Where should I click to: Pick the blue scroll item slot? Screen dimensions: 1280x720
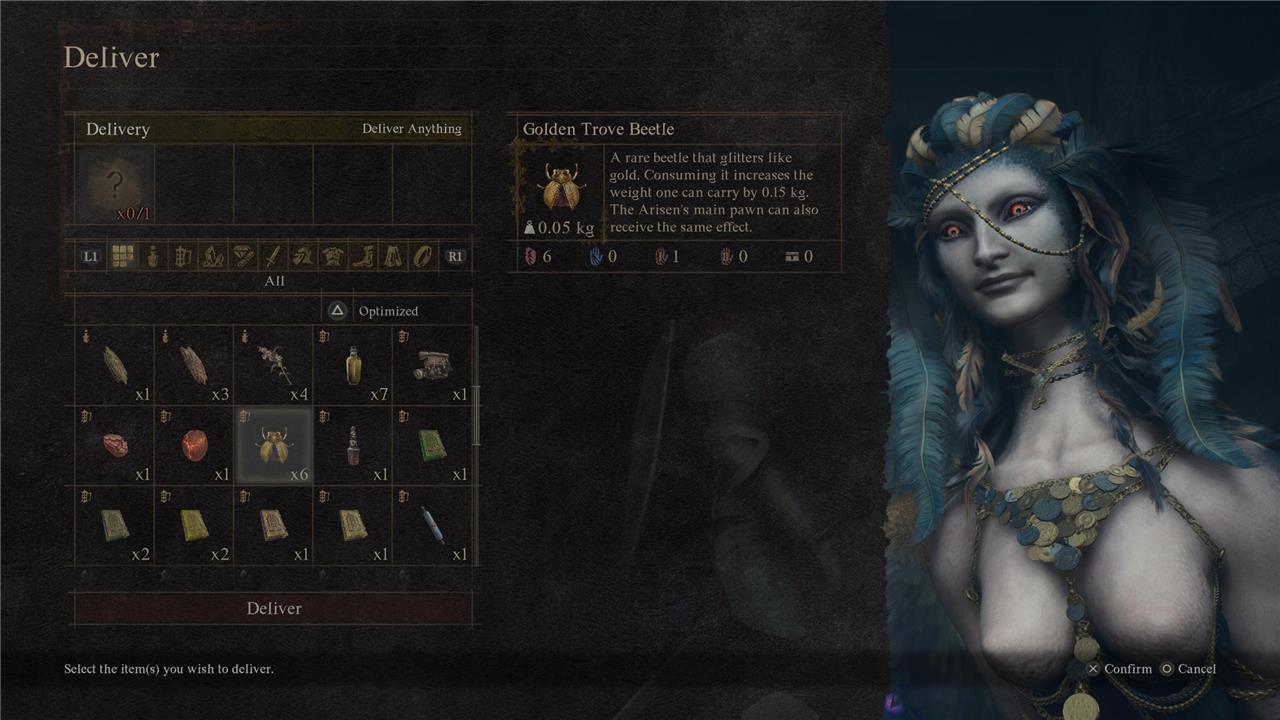coord(432,524)
